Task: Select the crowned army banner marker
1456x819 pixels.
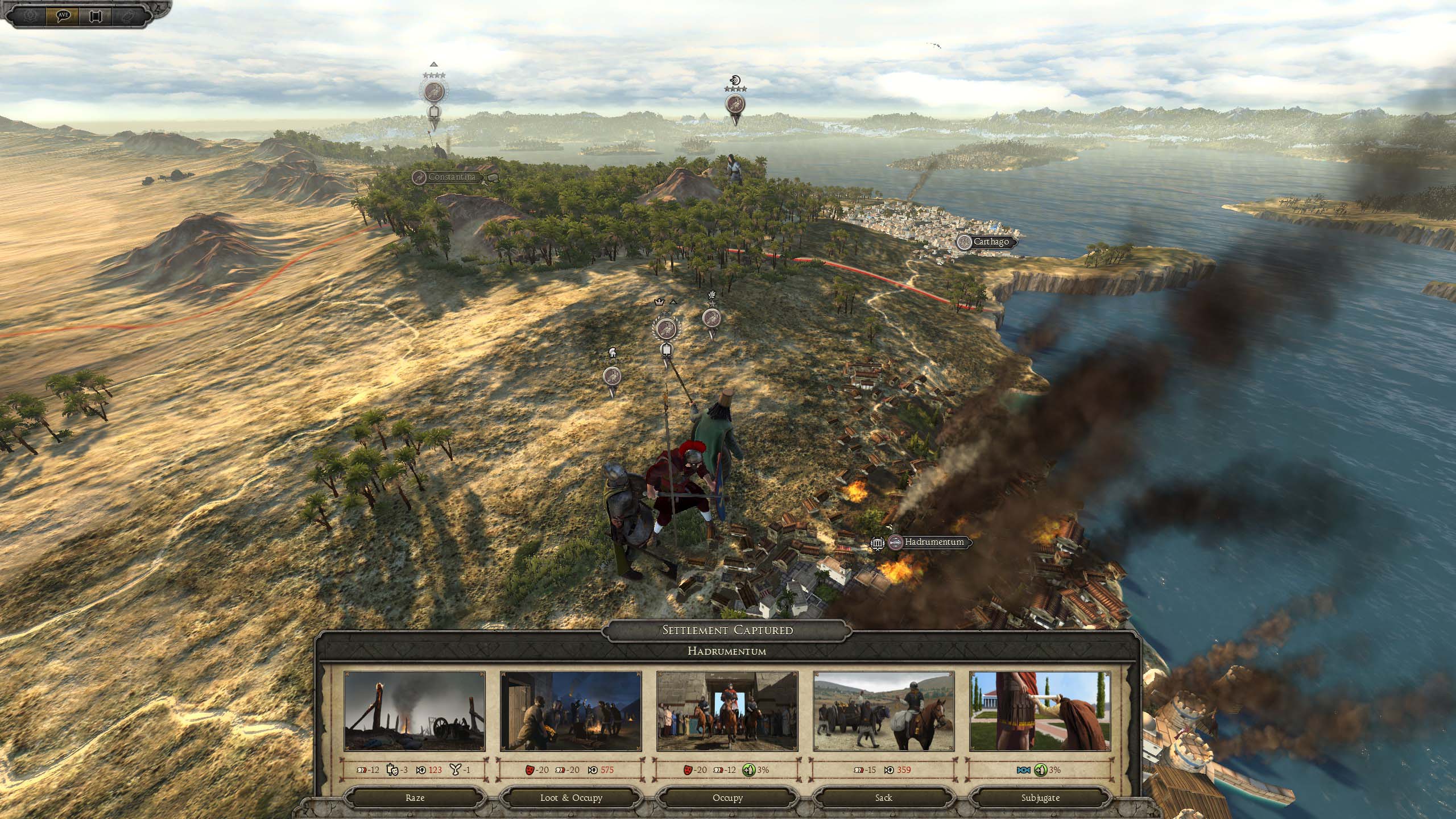Action: coord(664,328)
